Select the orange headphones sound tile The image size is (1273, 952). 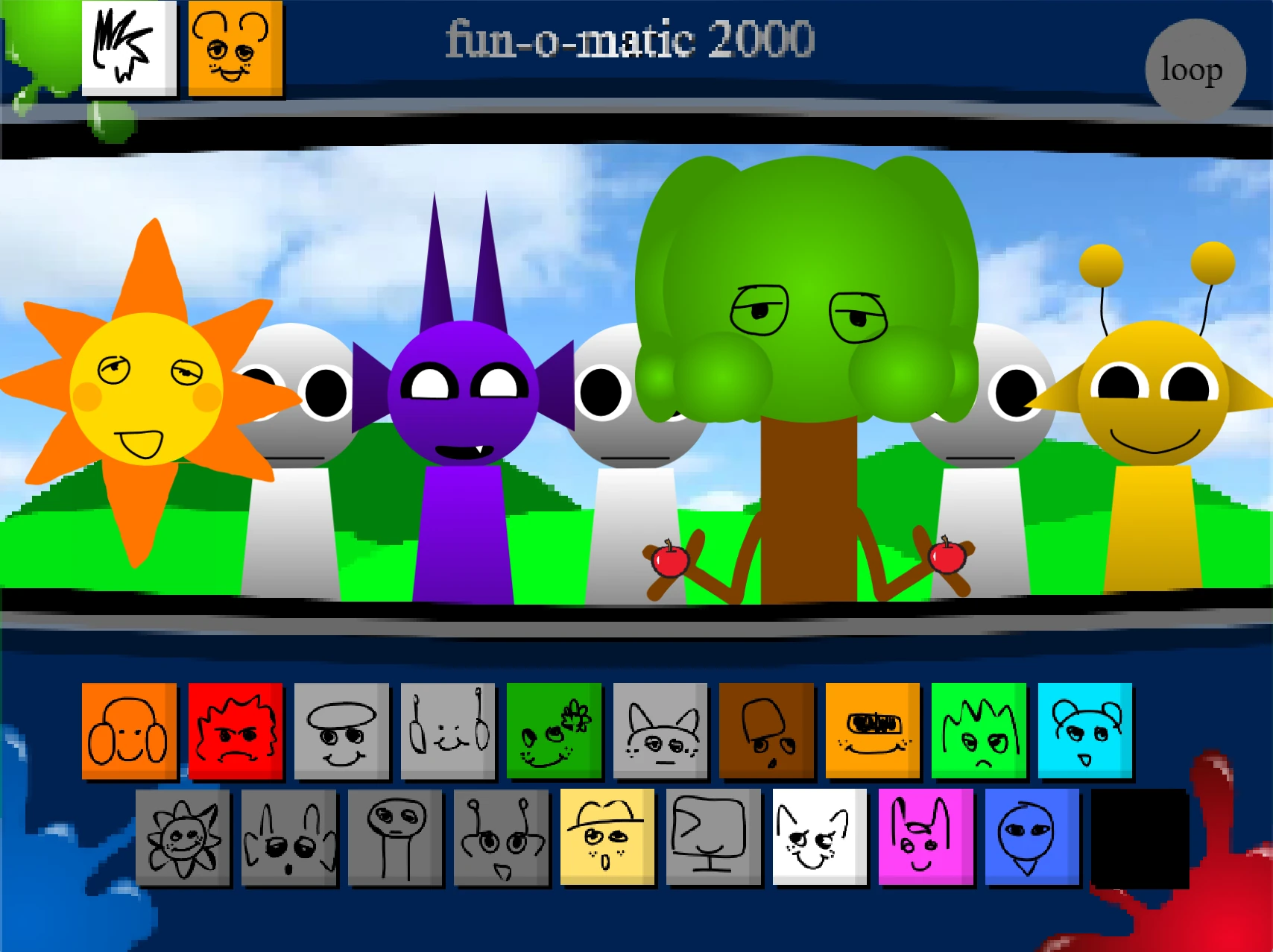point(129,730)
